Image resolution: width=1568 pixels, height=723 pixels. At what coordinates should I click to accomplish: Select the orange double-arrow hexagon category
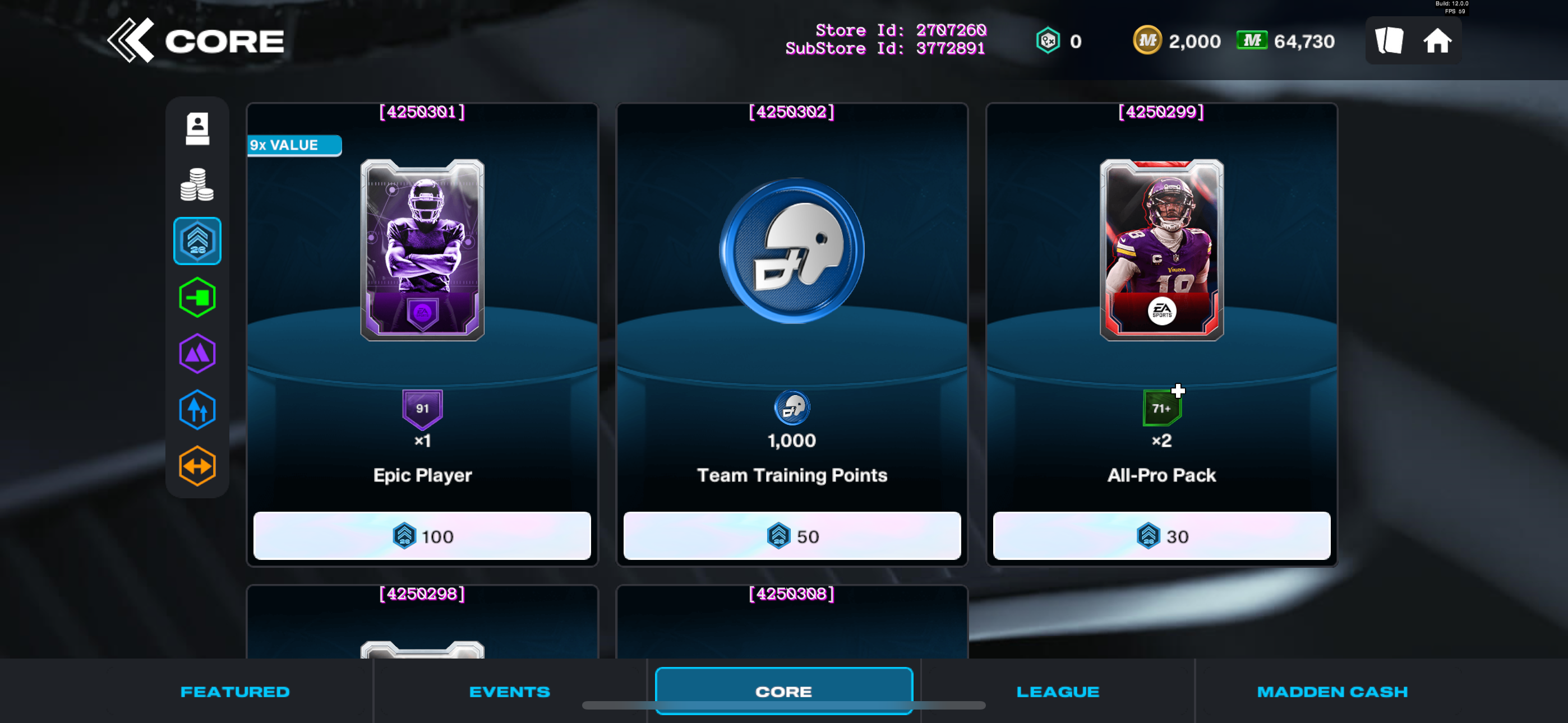197,466
